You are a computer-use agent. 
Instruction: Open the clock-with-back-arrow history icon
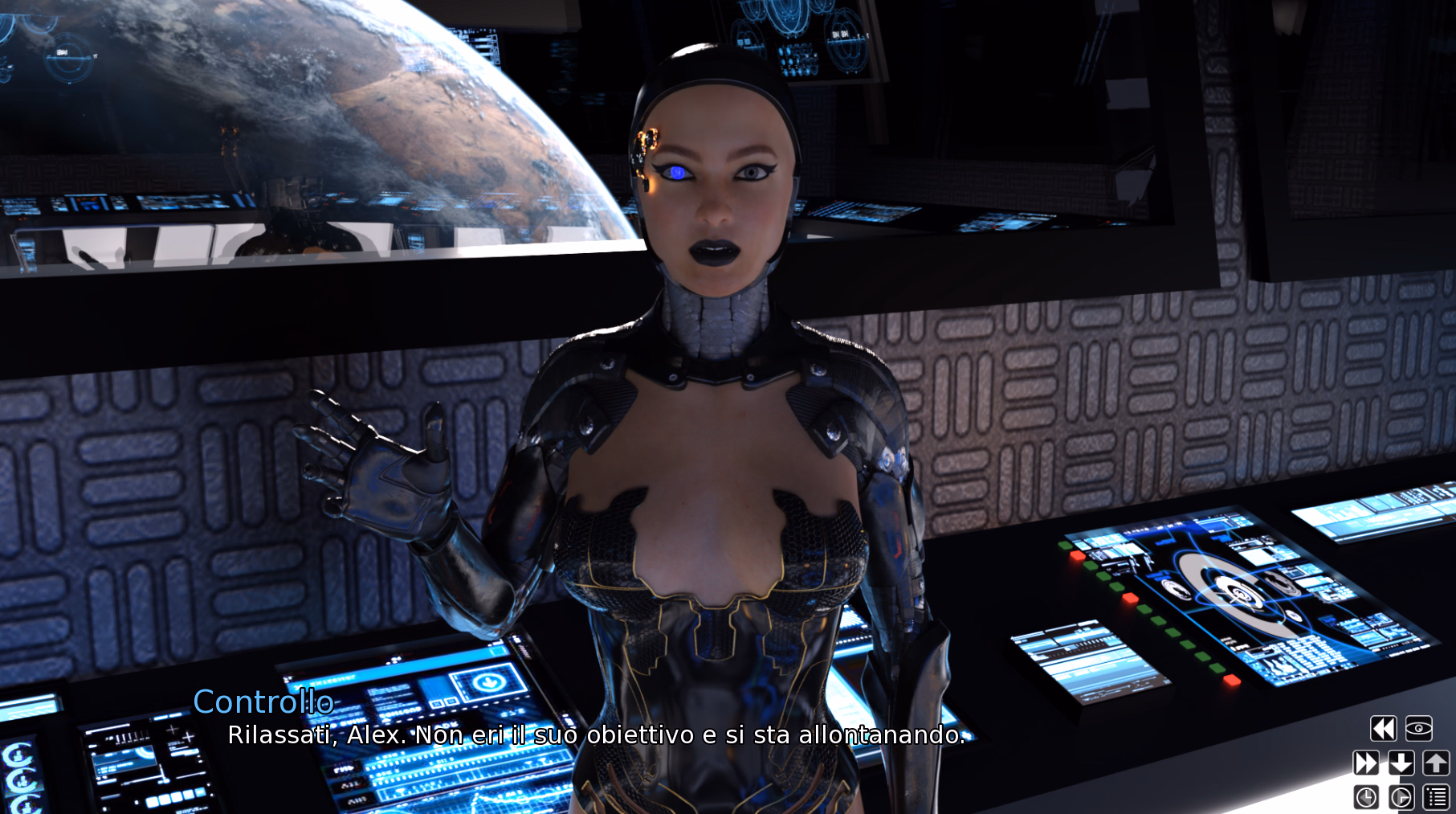[x=1366, y=797]
